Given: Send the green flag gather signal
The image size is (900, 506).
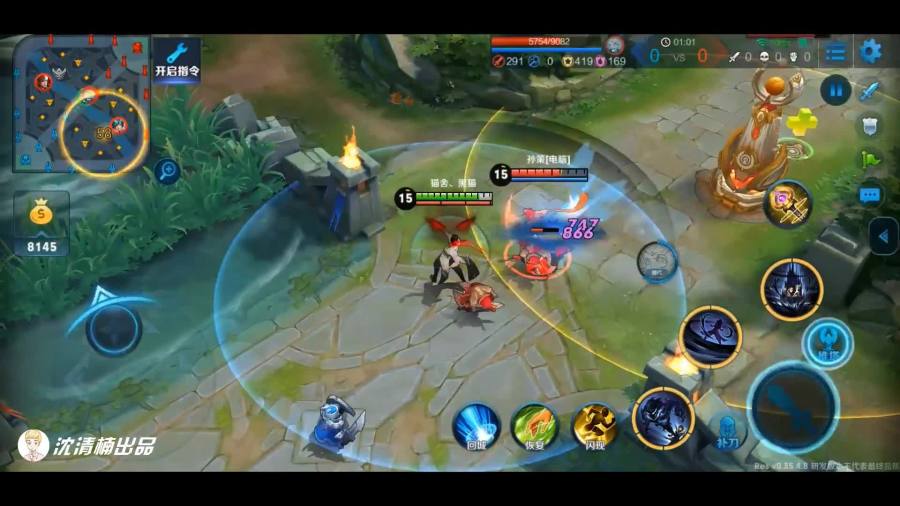Looking at the screenshot, I should (x=870, y=160).
